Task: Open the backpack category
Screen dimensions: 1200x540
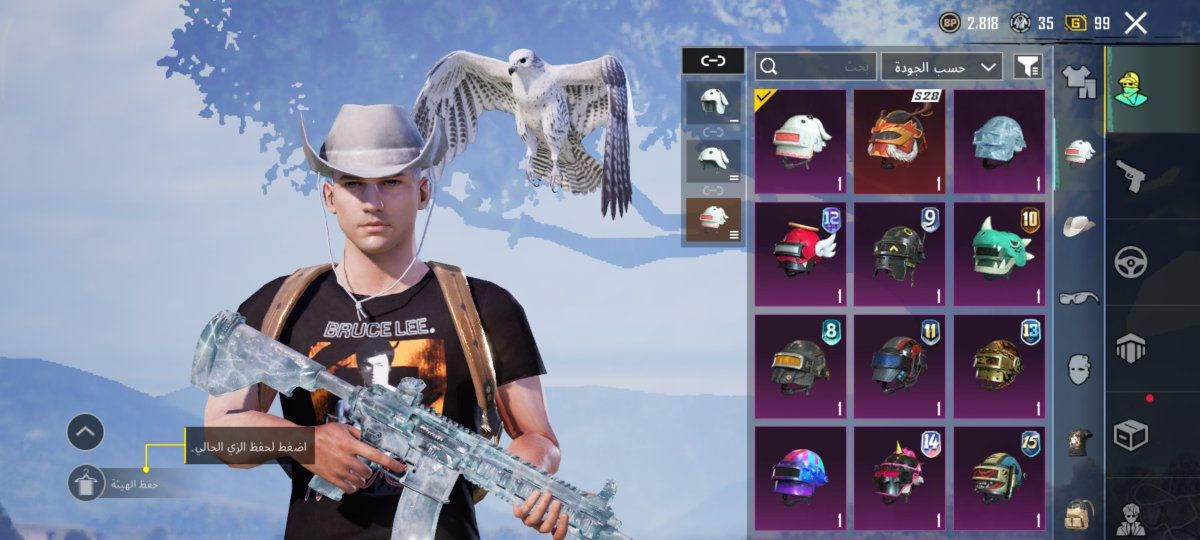Action: [1078, 514]
